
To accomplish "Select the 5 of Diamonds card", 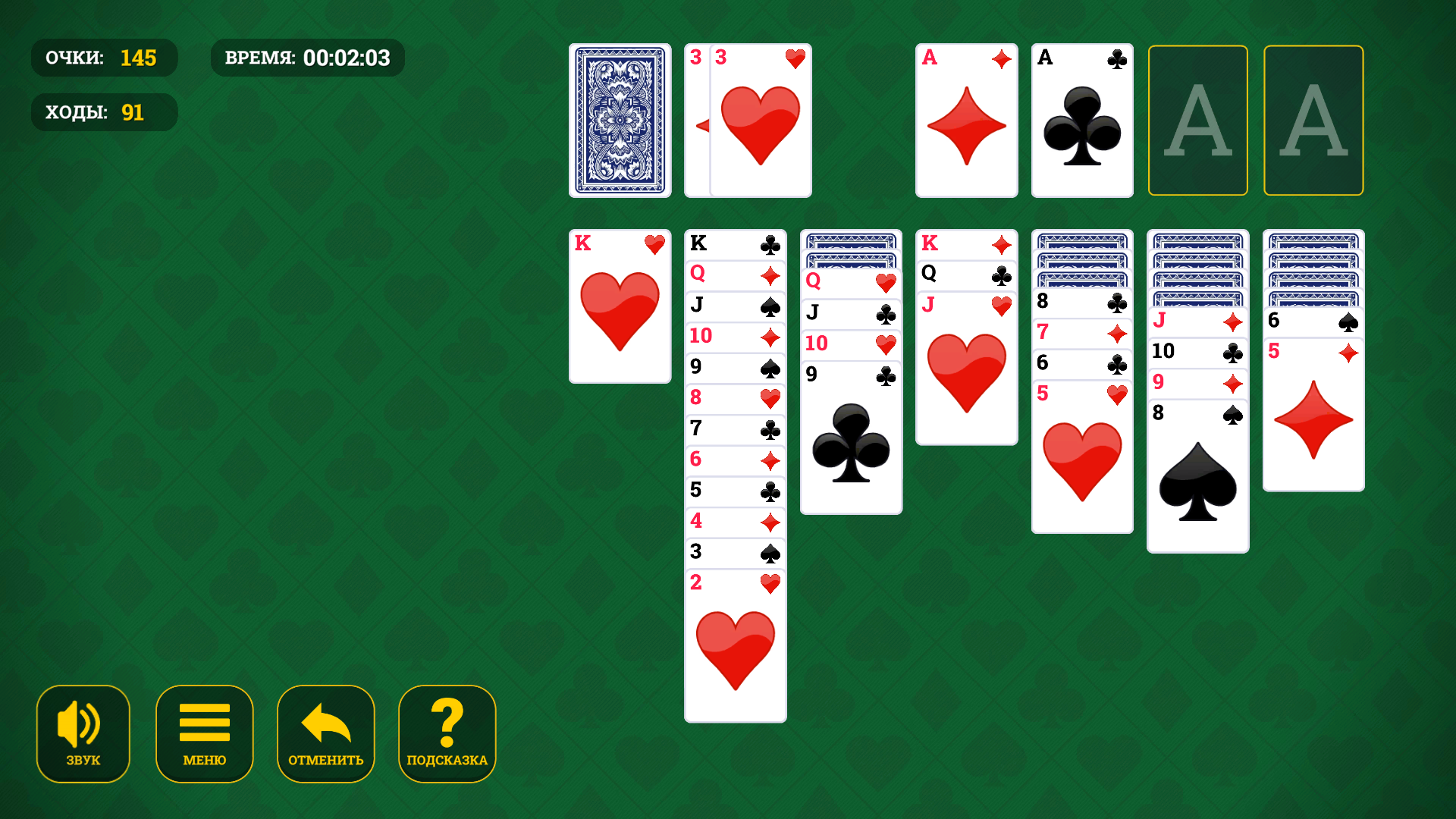I will pos(1313,417).
